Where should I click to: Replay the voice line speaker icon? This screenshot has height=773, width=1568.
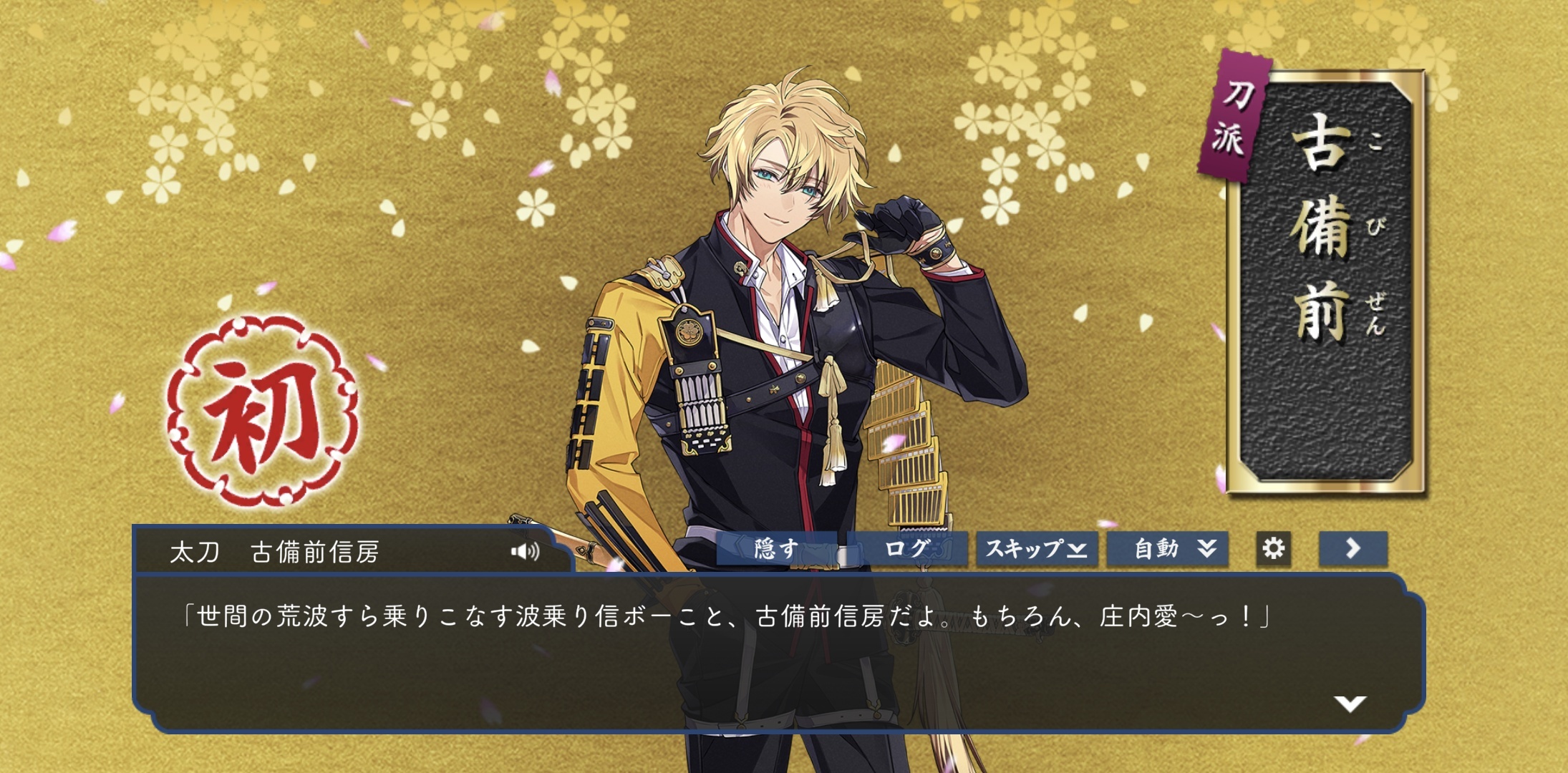point(525,551)
